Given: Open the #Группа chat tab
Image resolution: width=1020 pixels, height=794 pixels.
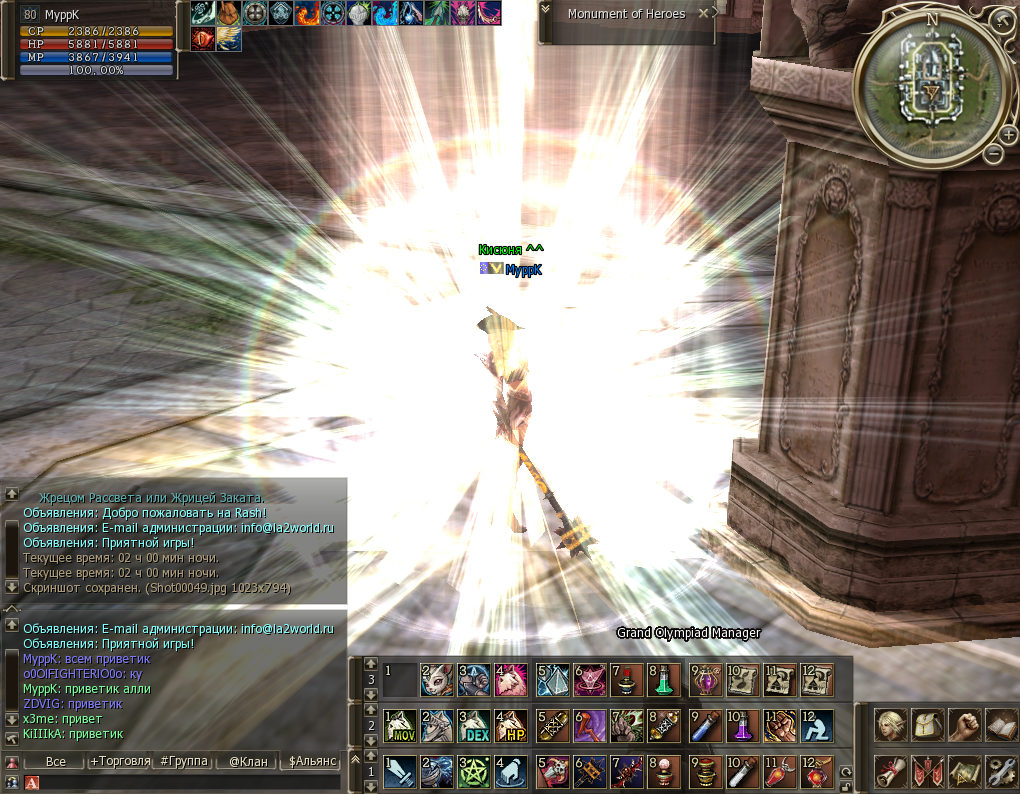Looking at the screenshot, I should click(x=184, y=761).
